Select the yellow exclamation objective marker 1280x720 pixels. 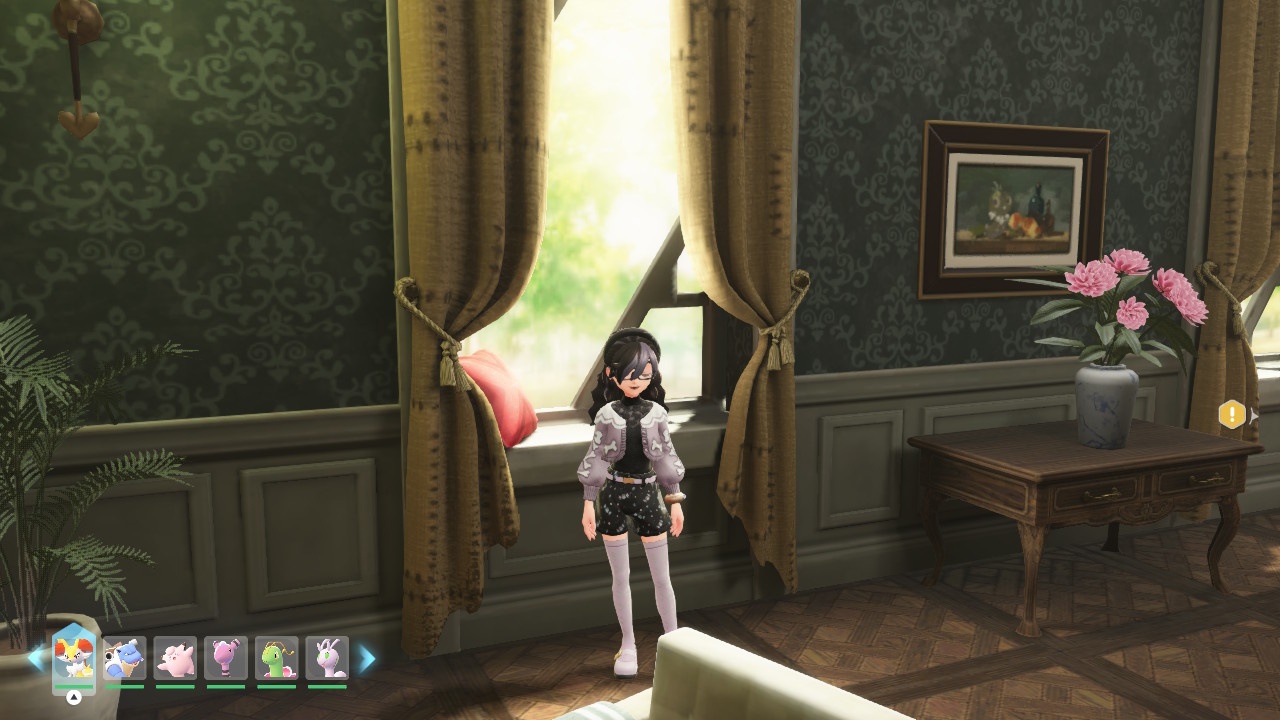click(1232, 414)
